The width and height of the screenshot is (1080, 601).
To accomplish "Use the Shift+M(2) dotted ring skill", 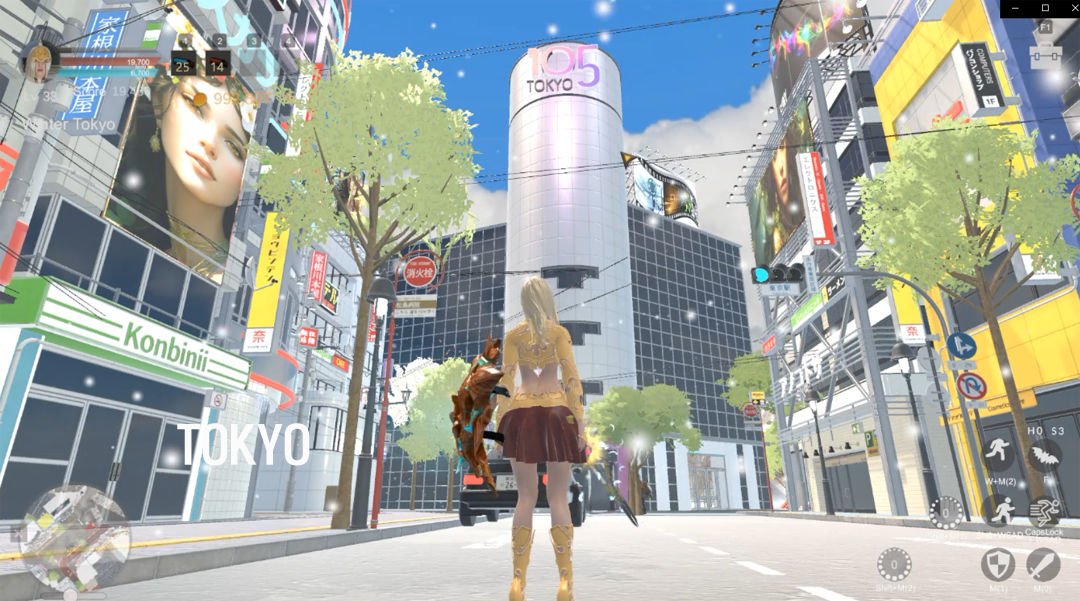I will click(x=894, y=564).
